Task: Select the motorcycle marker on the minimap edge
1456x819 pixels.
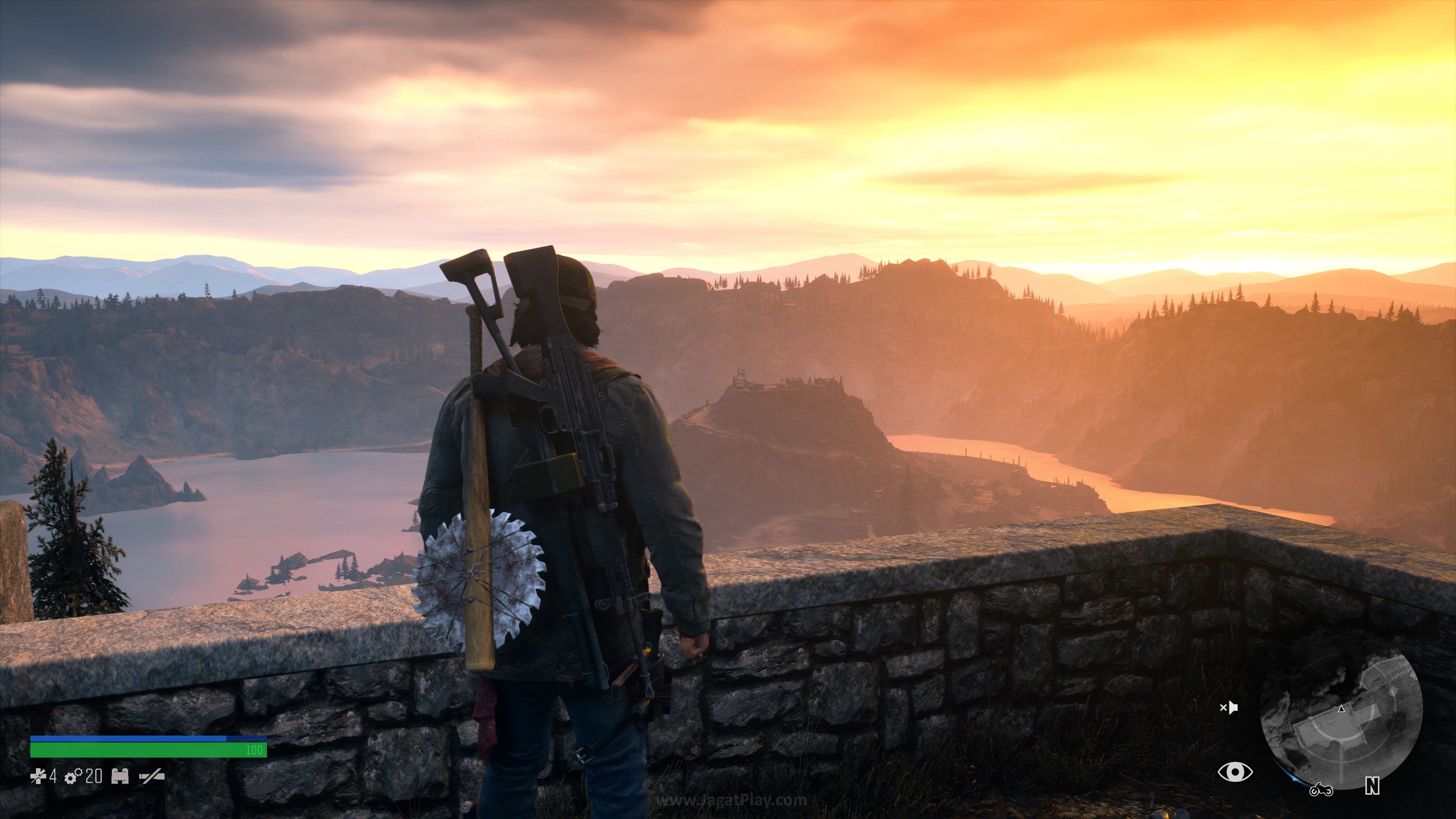Action: point(1321,789)
